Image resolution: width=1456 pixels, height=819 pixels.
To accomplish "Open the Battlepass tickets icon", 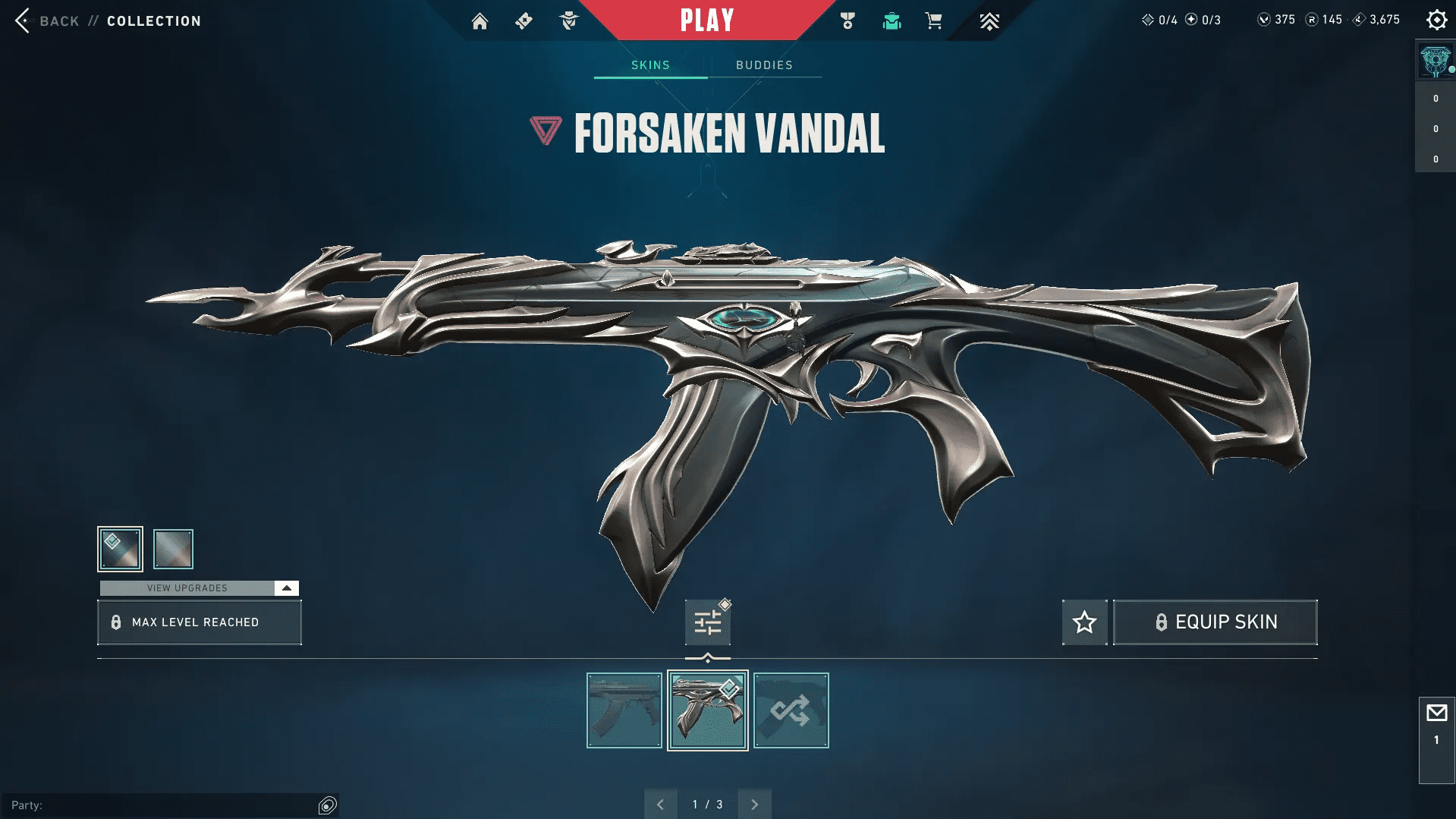I will click(x=524, y=20).
